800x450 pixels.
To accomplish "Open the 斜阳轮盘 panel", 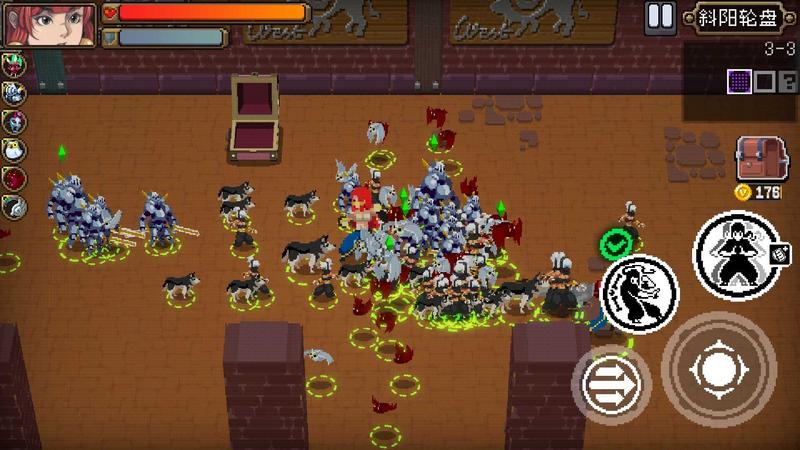I will coord(738,17).
